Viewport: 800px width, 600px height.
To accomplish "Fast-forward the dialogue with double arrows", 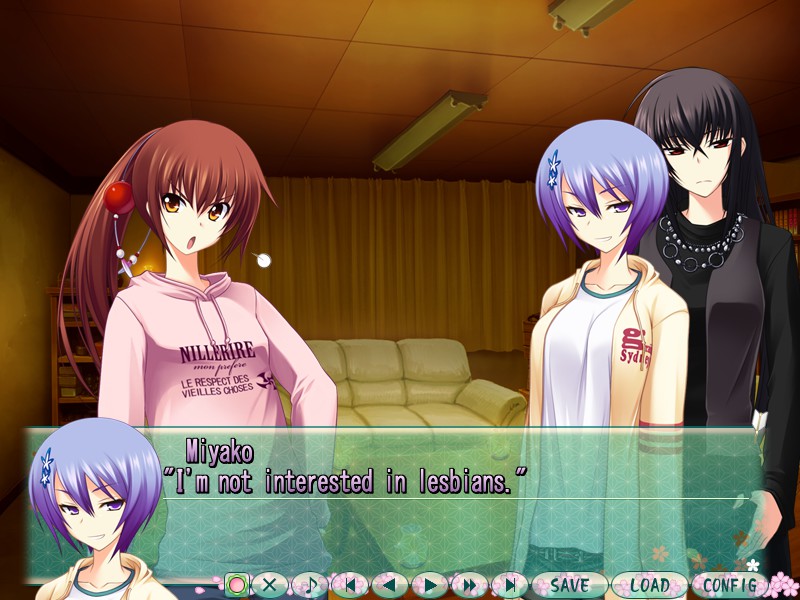I will (469, 584).
